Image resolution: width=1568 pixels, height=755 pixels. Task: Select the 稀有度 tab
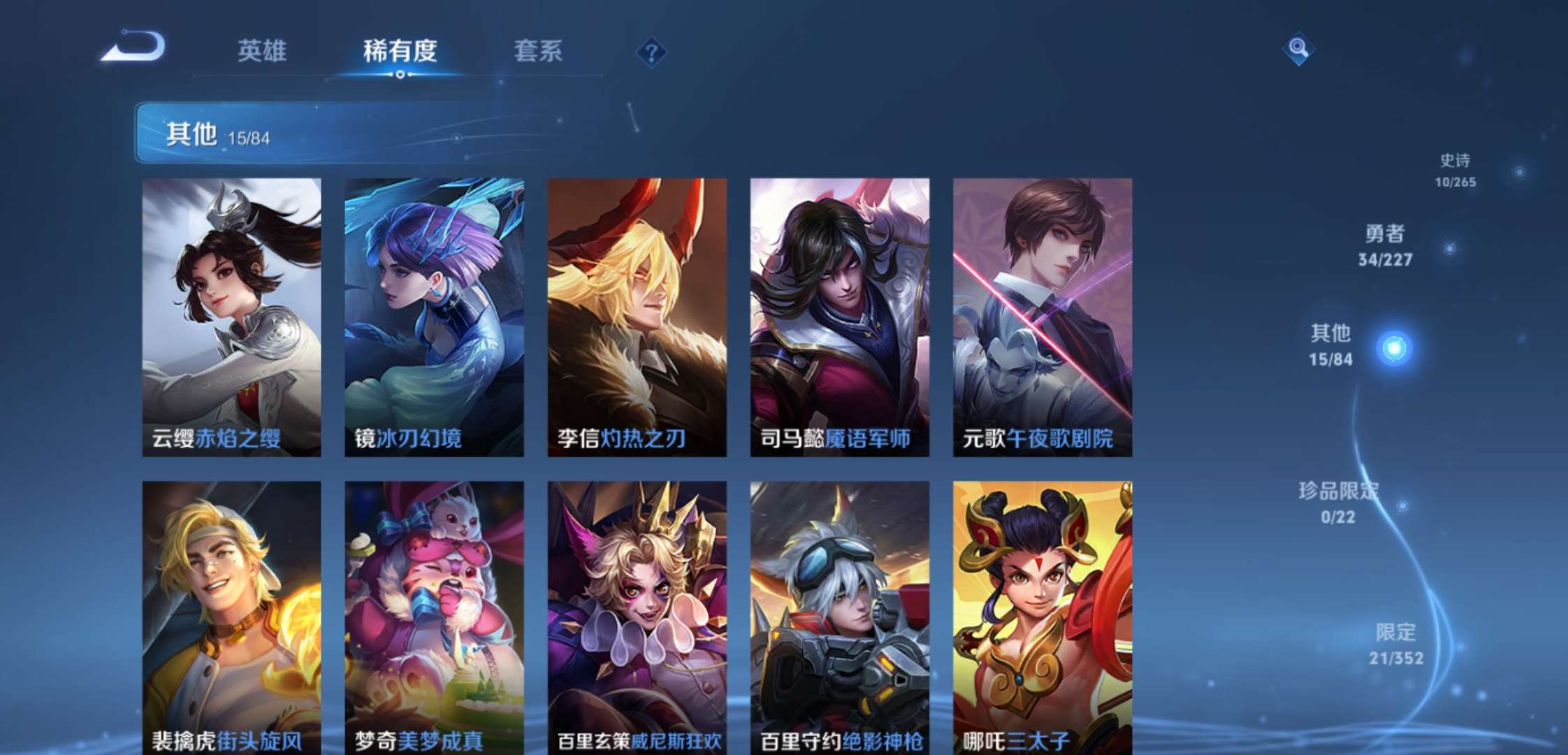click(400, 51)
